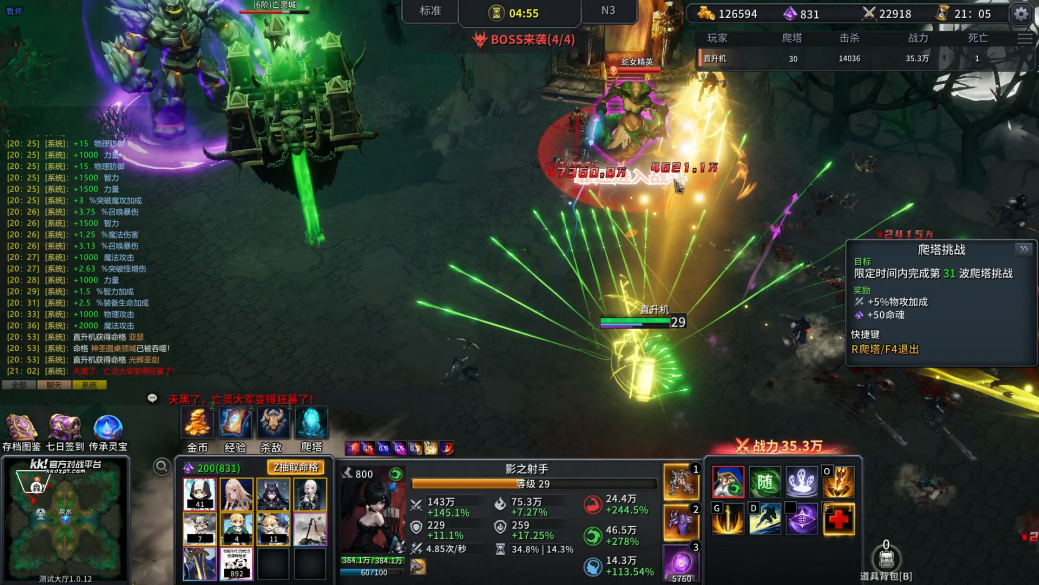The image size is (1039, 585).
Task: Select the 杀敌 kill challenge icon
Action: (x=272, y=423)
